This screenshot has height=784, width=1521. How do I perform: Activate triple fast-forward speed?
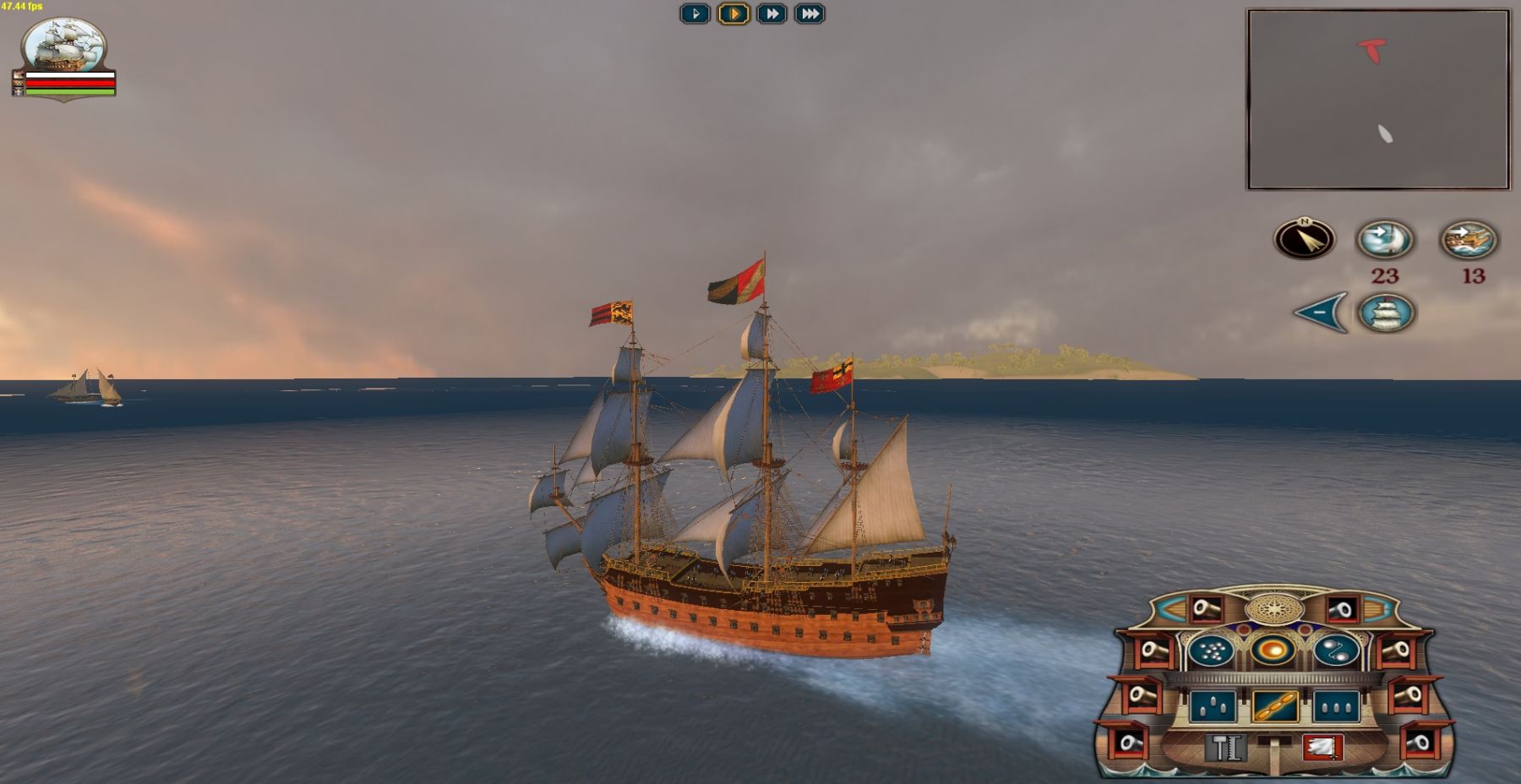coord(809,14)
